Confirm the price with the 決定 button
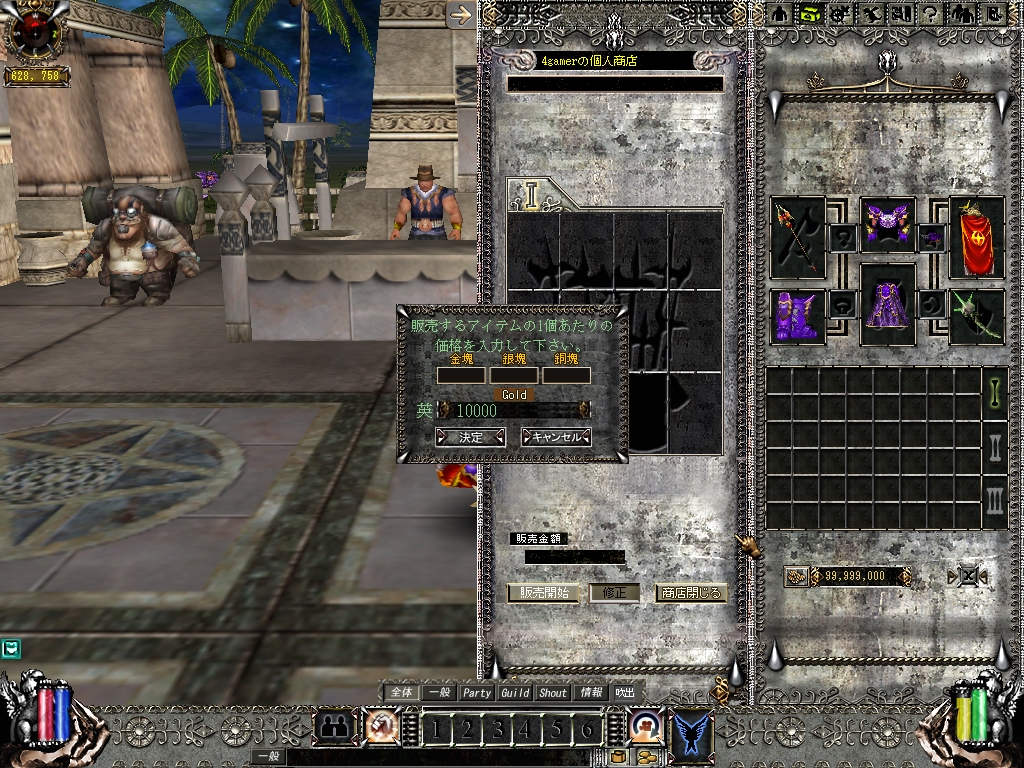Screen dimensions: 1024x768 pos(470,437)
